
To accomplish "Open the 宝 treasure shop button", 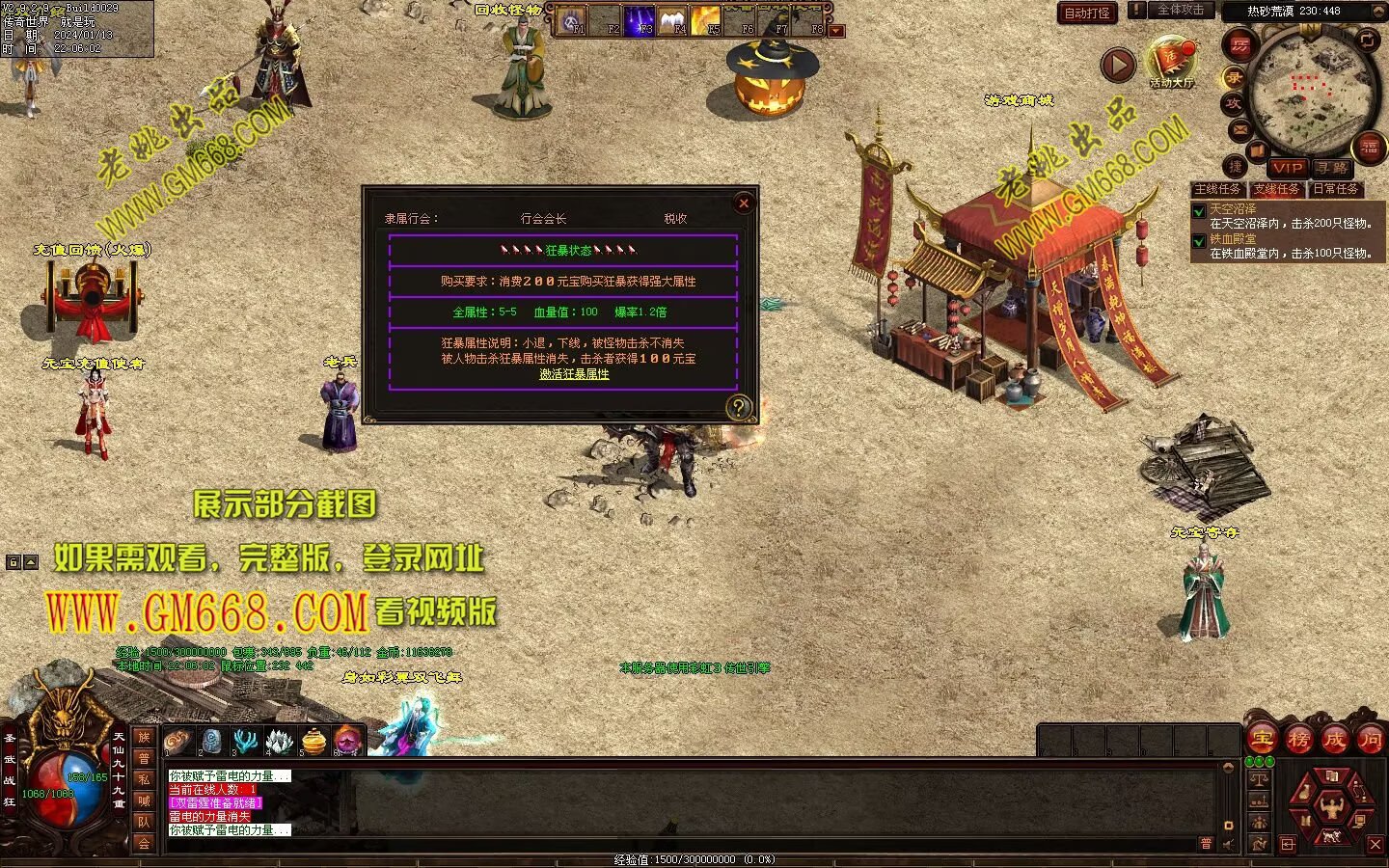I will [x=1263, y=740].
